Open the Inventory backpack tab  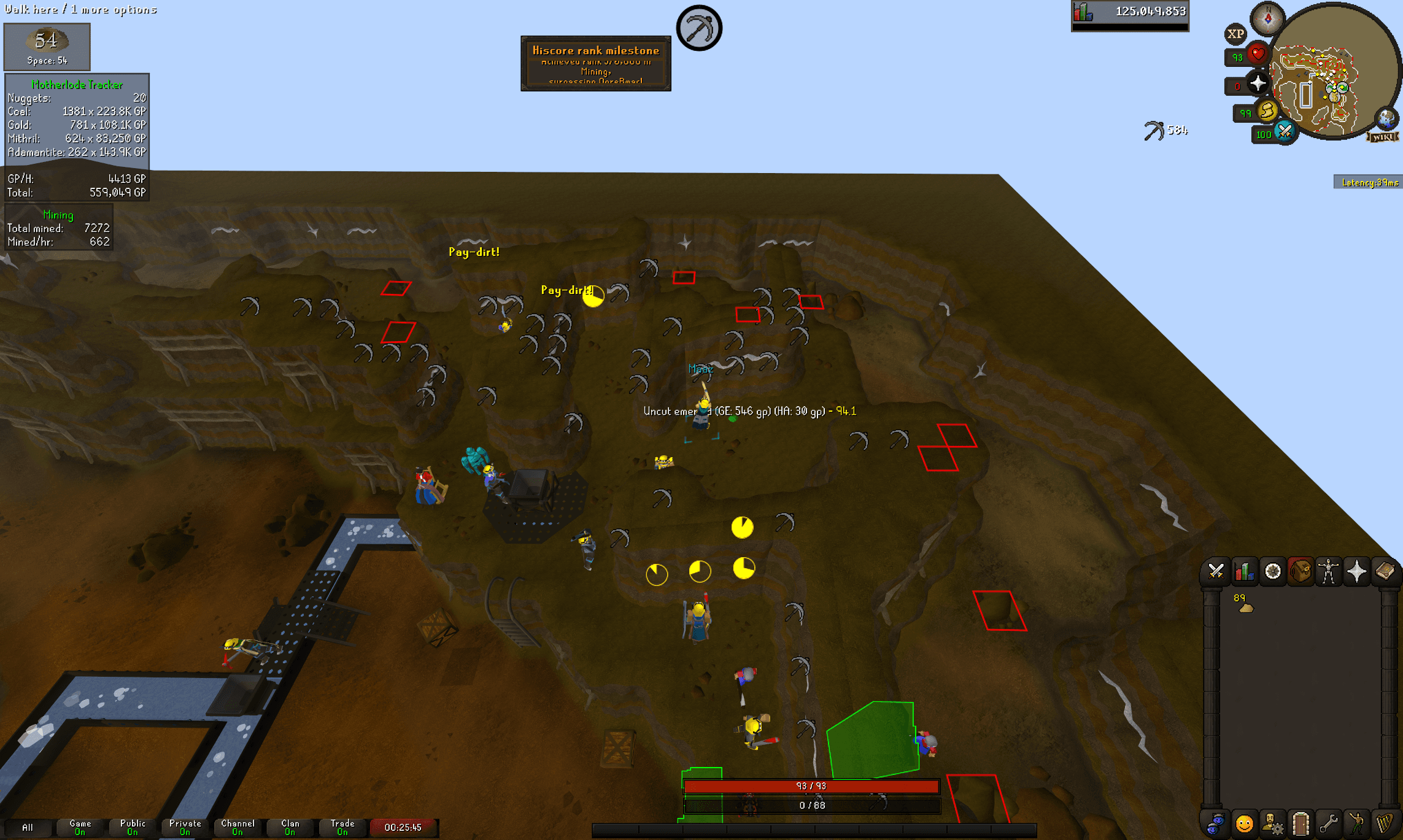tap(1300, 571)
